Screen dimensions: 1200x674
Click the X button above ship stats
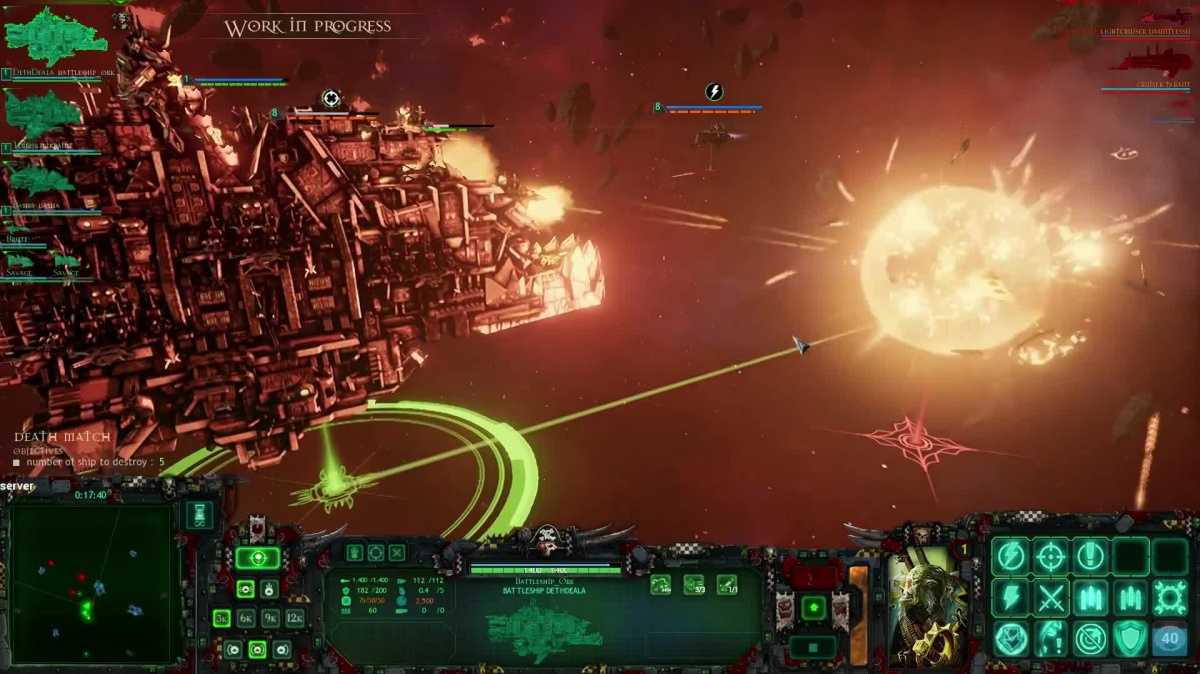[397, 552]
